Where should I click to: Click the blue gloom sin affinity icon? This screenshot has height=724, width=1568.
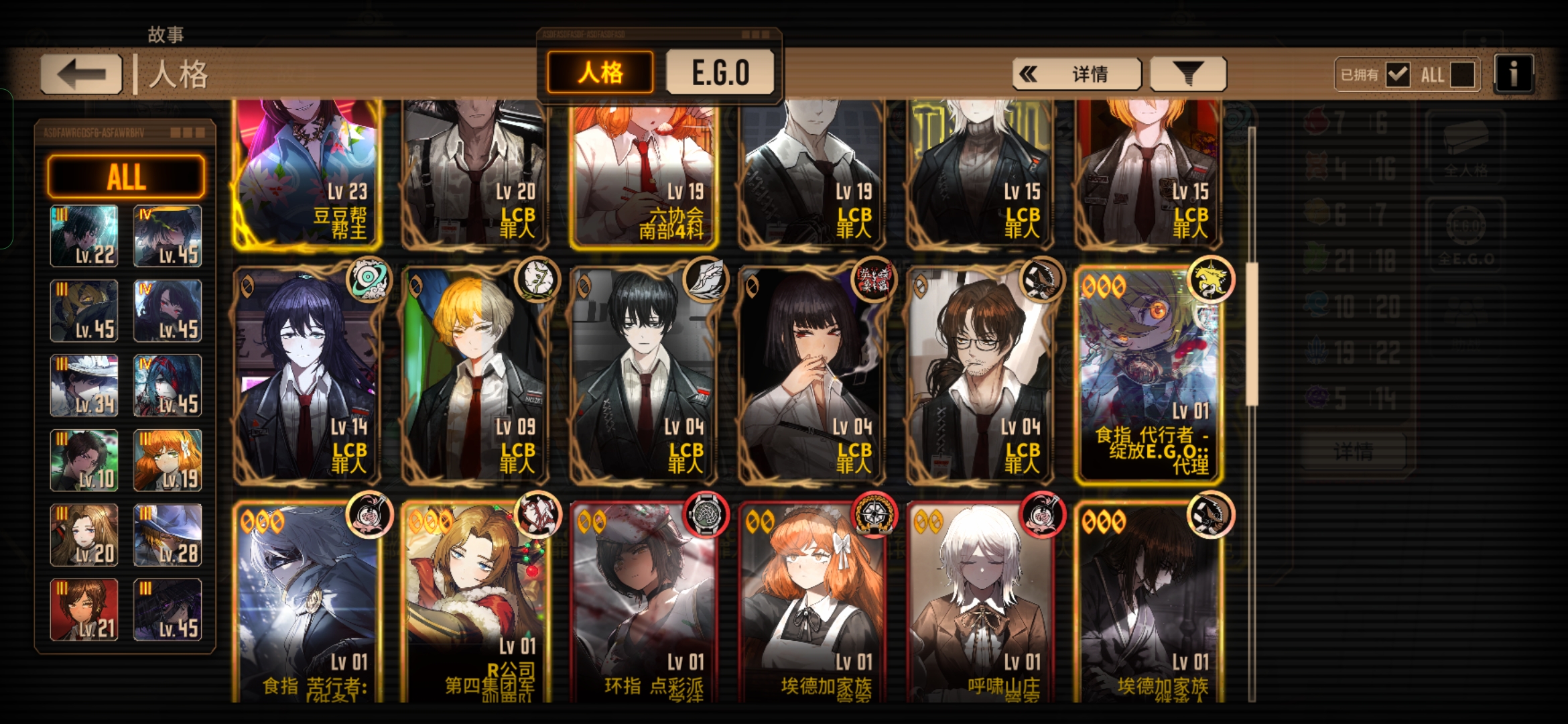tap(1317, 303)
